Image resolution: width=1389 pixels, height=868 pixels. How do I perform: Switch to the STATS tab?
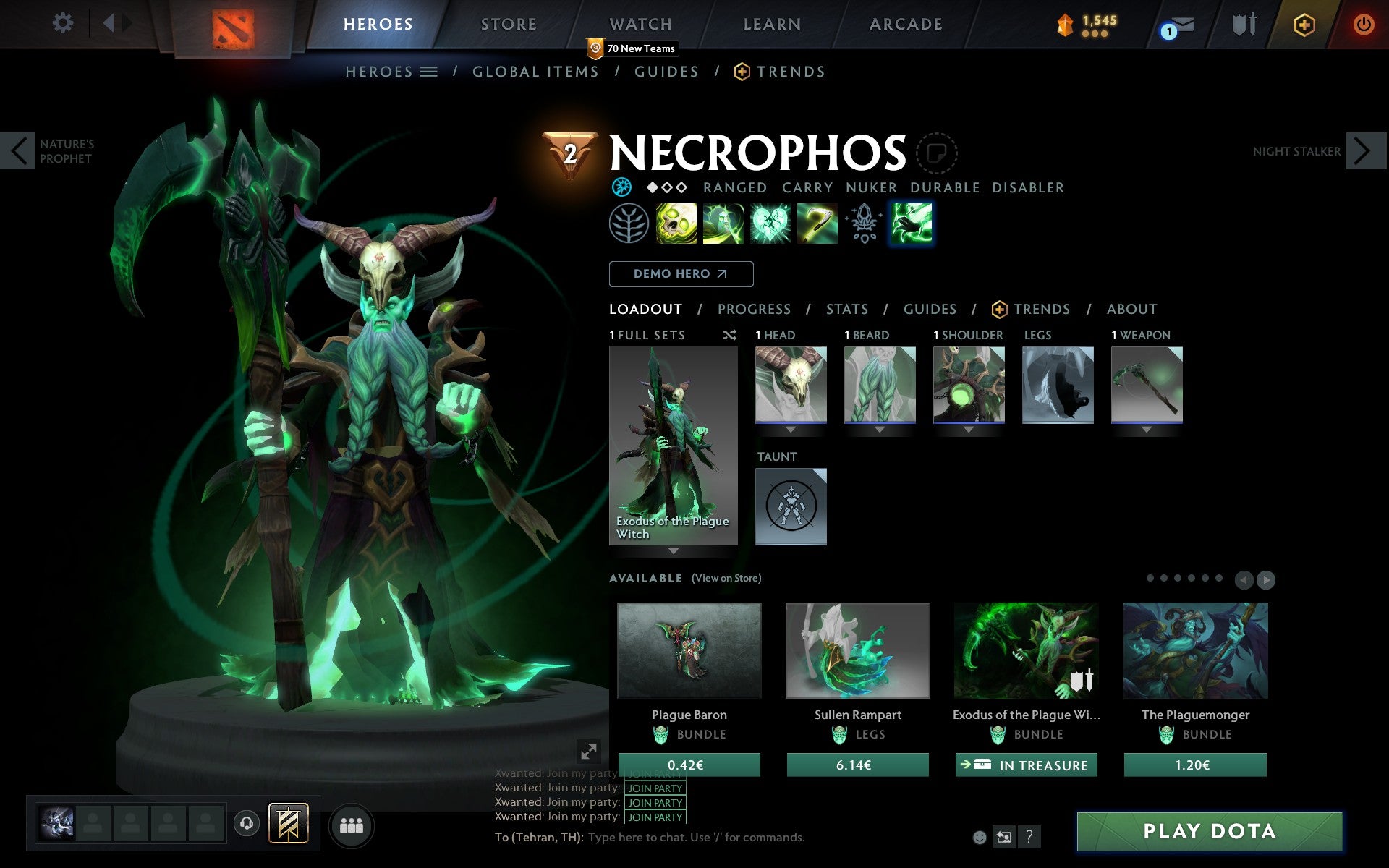[x=846, y=309]
